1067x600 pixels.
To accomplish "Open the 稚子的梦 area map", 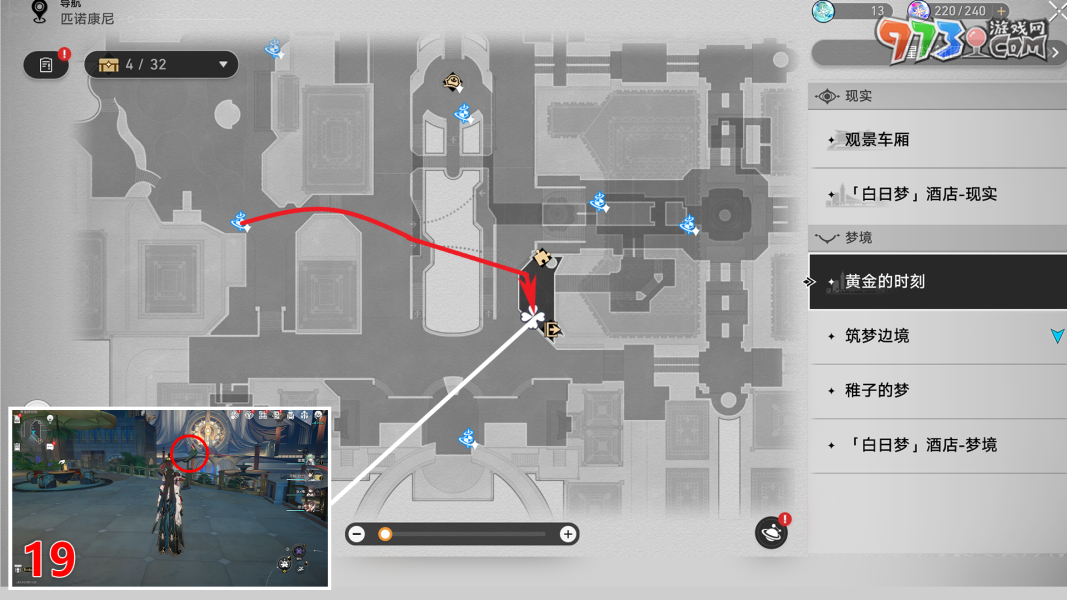I will tap(877, 390).
